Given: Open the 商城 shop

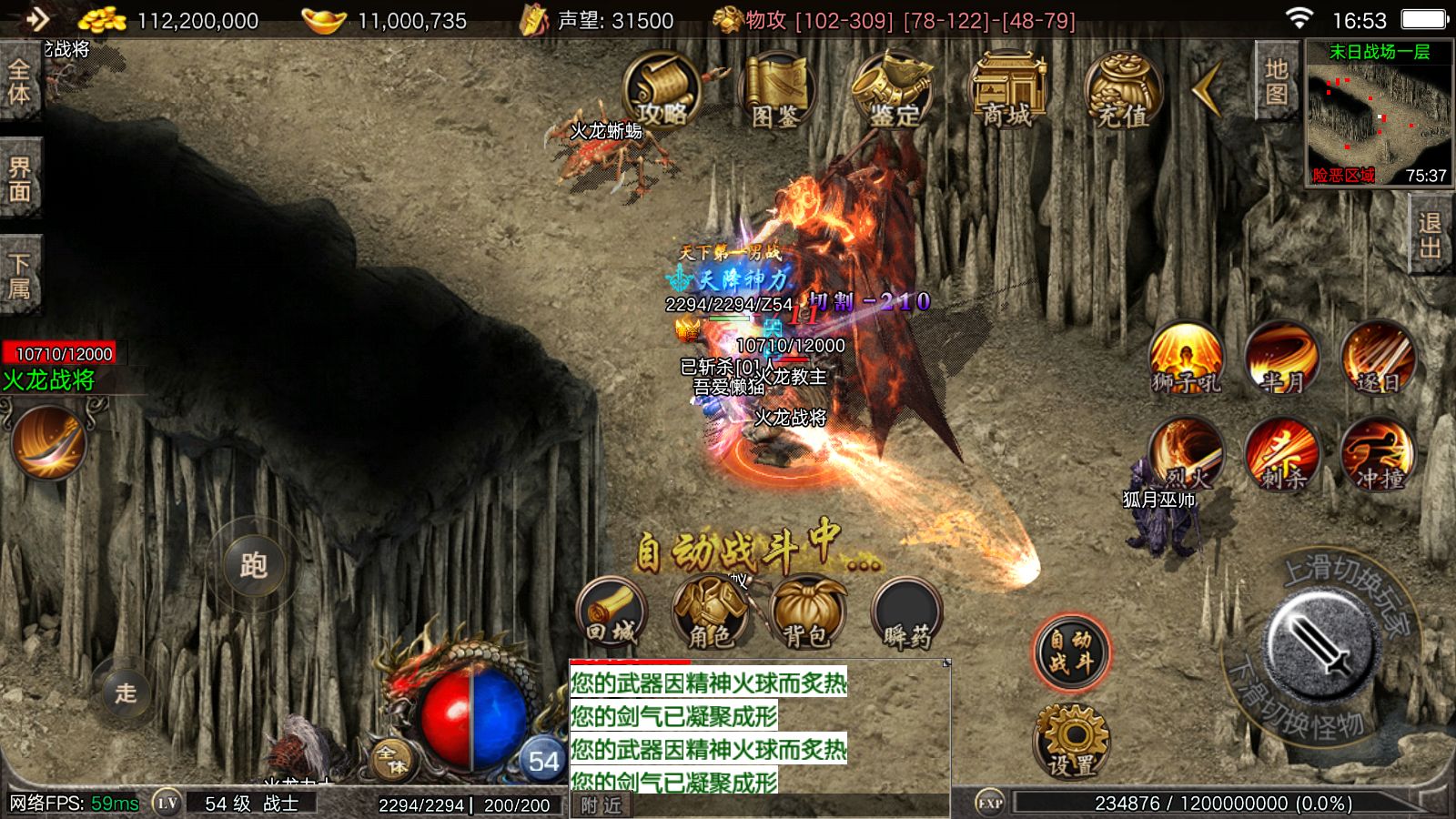Looking at the screenshot, I should [x=1007, y=89].
